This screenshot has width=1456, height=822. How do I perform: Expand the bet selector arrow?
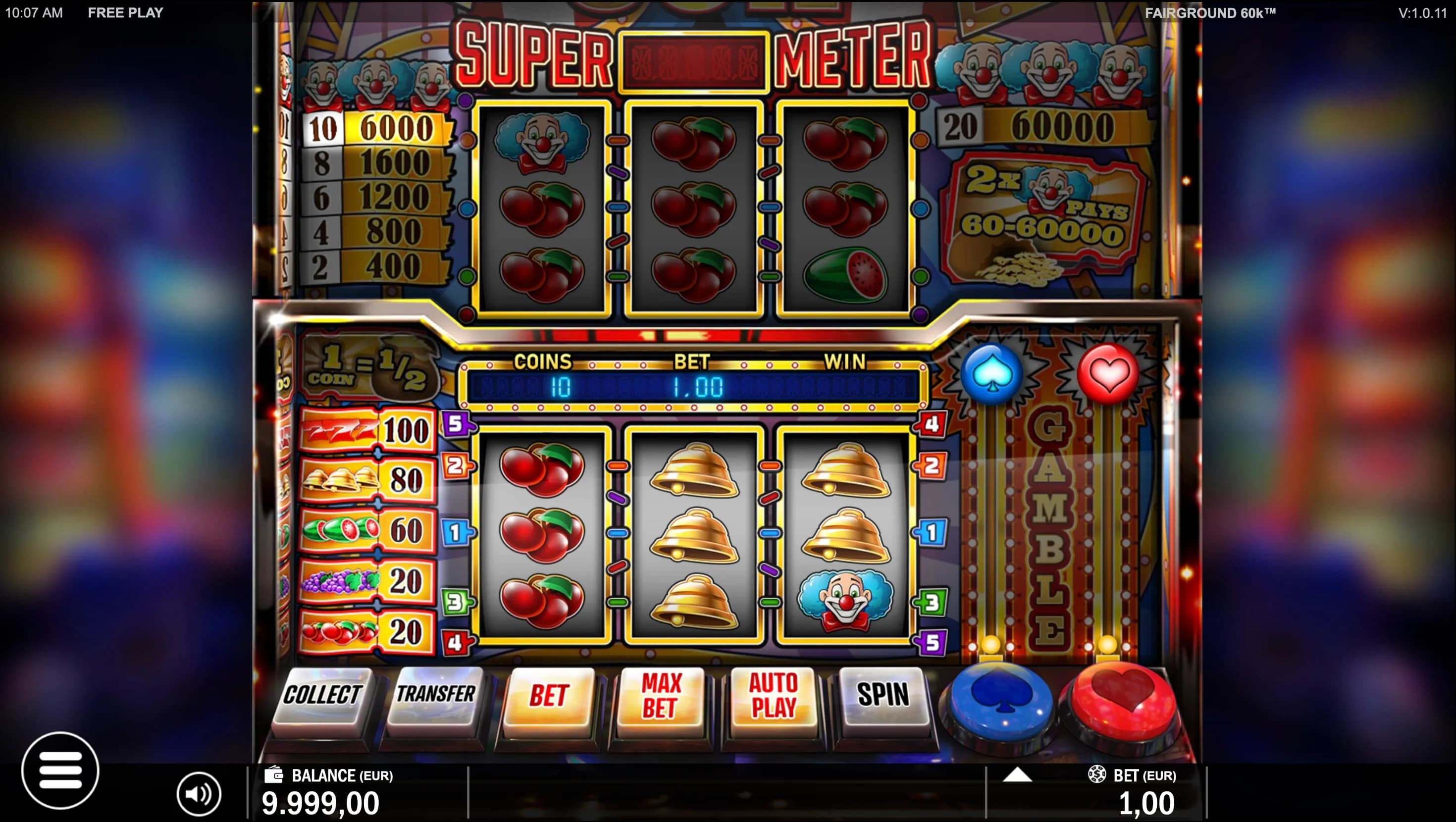(x=1017, y=775)
